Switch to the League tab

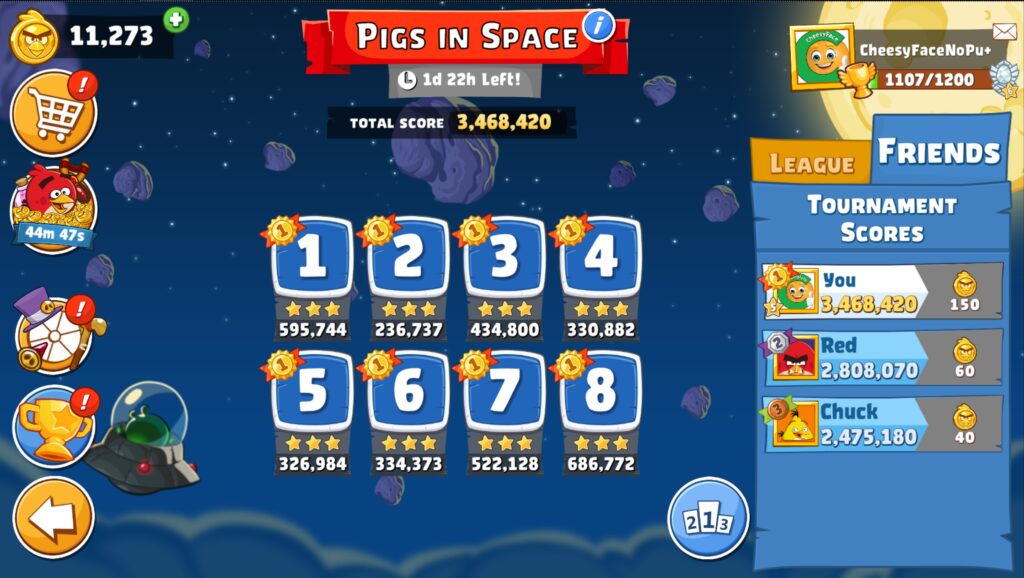tap(811, 164)
